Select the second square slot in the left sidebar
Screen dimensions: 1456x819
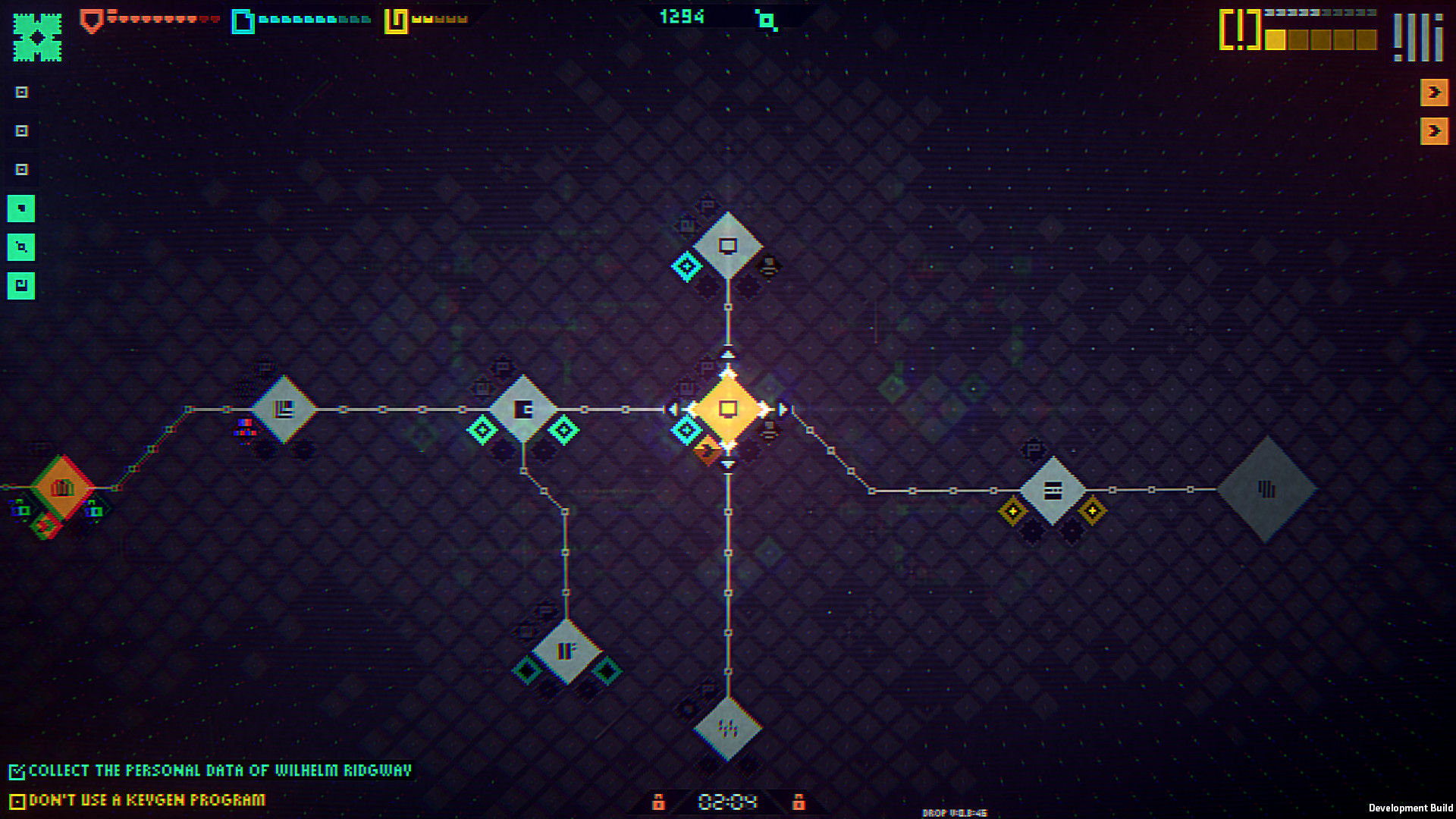tap(21, 131)
